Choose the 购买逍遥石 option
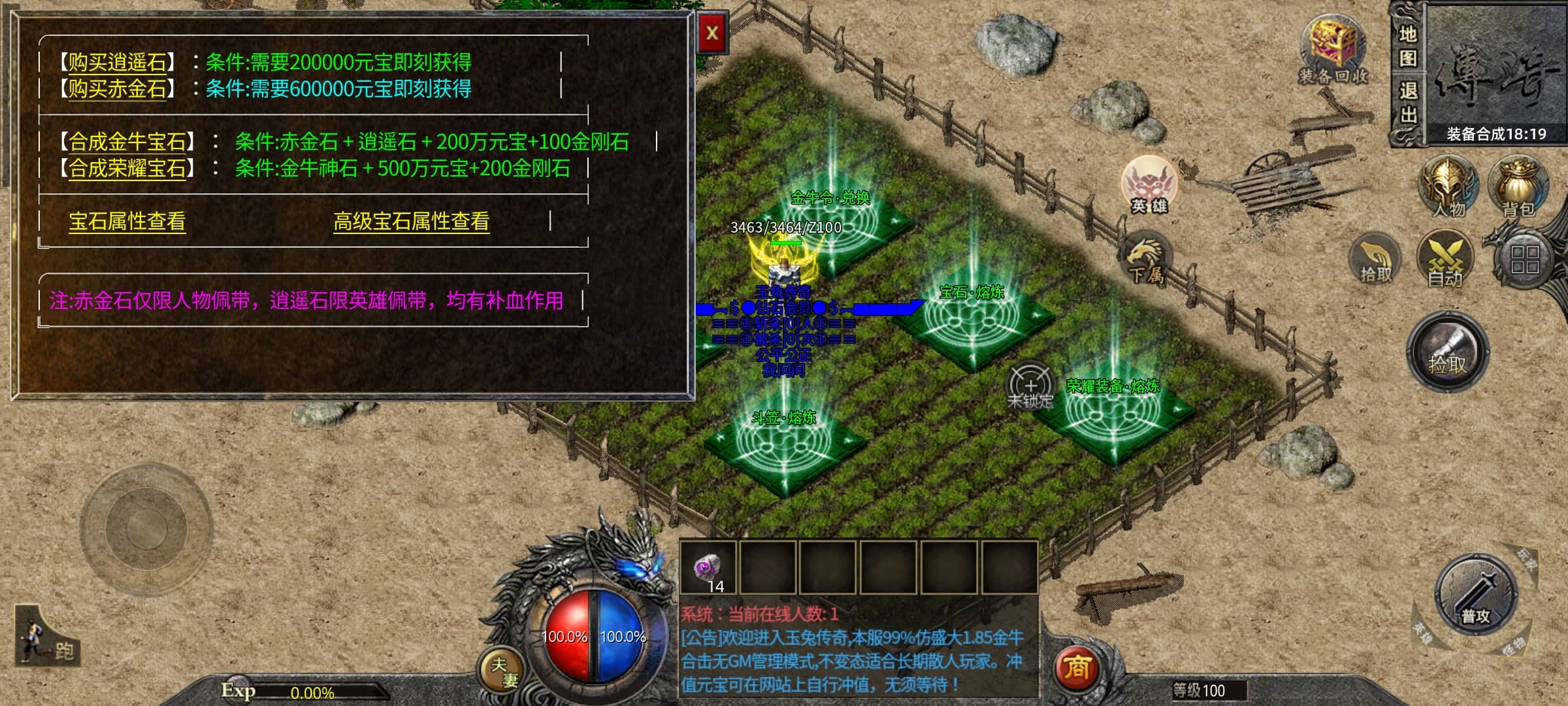1568x706 pixels. click(x=118, y=62)
